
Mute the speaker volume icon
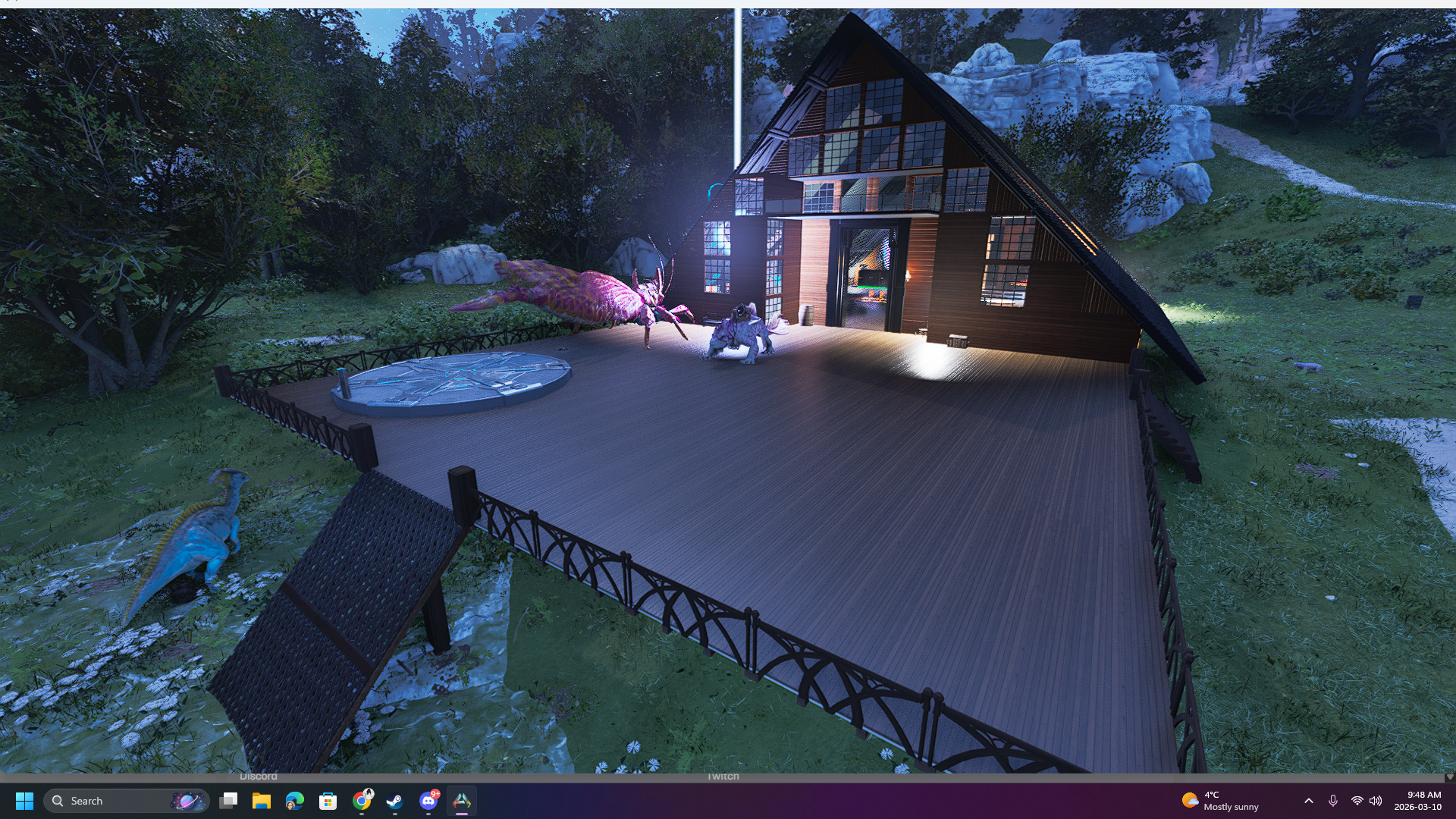click(x=1376, y=801)
